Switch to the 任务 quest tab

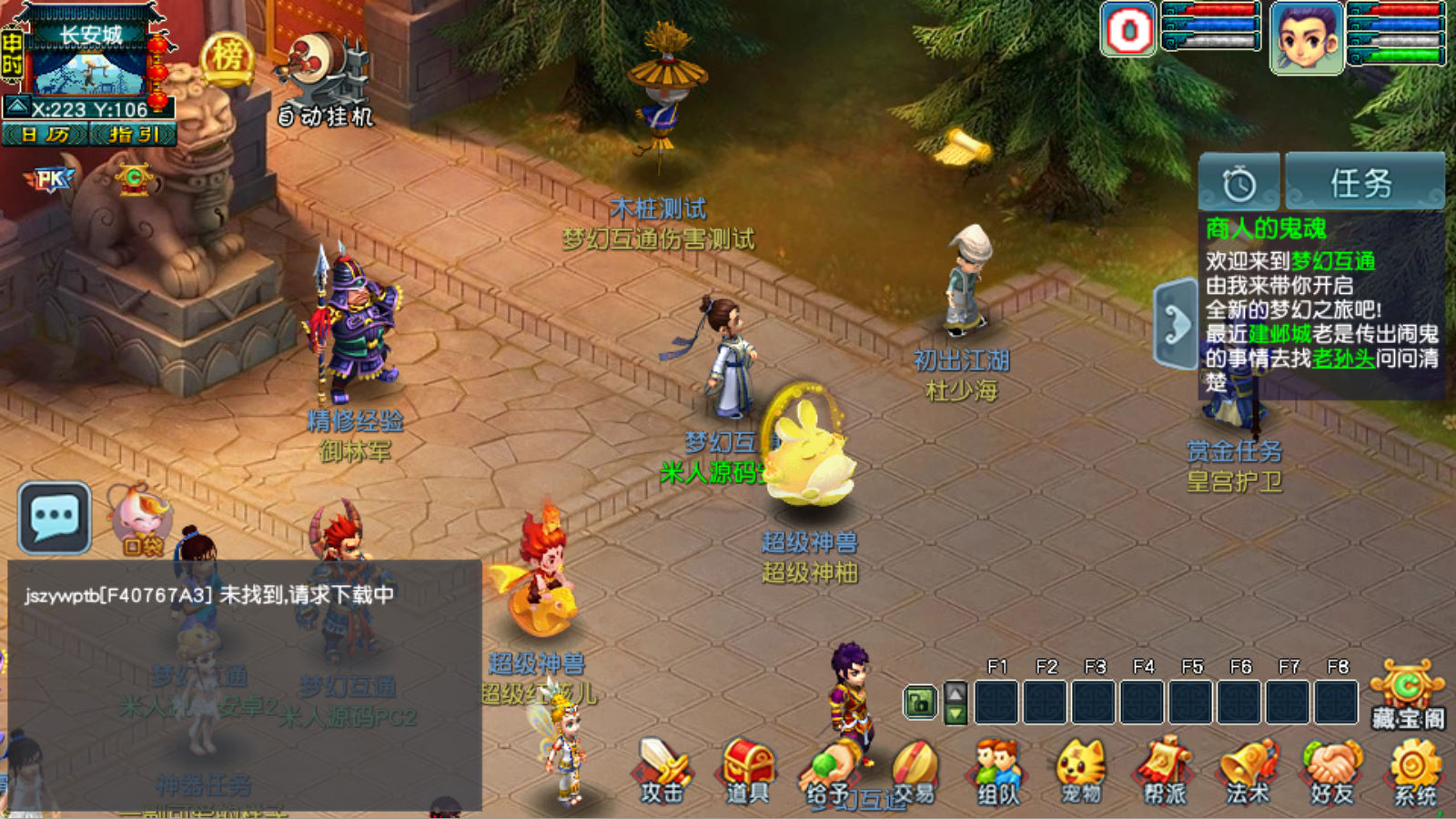click(1363, 183)
